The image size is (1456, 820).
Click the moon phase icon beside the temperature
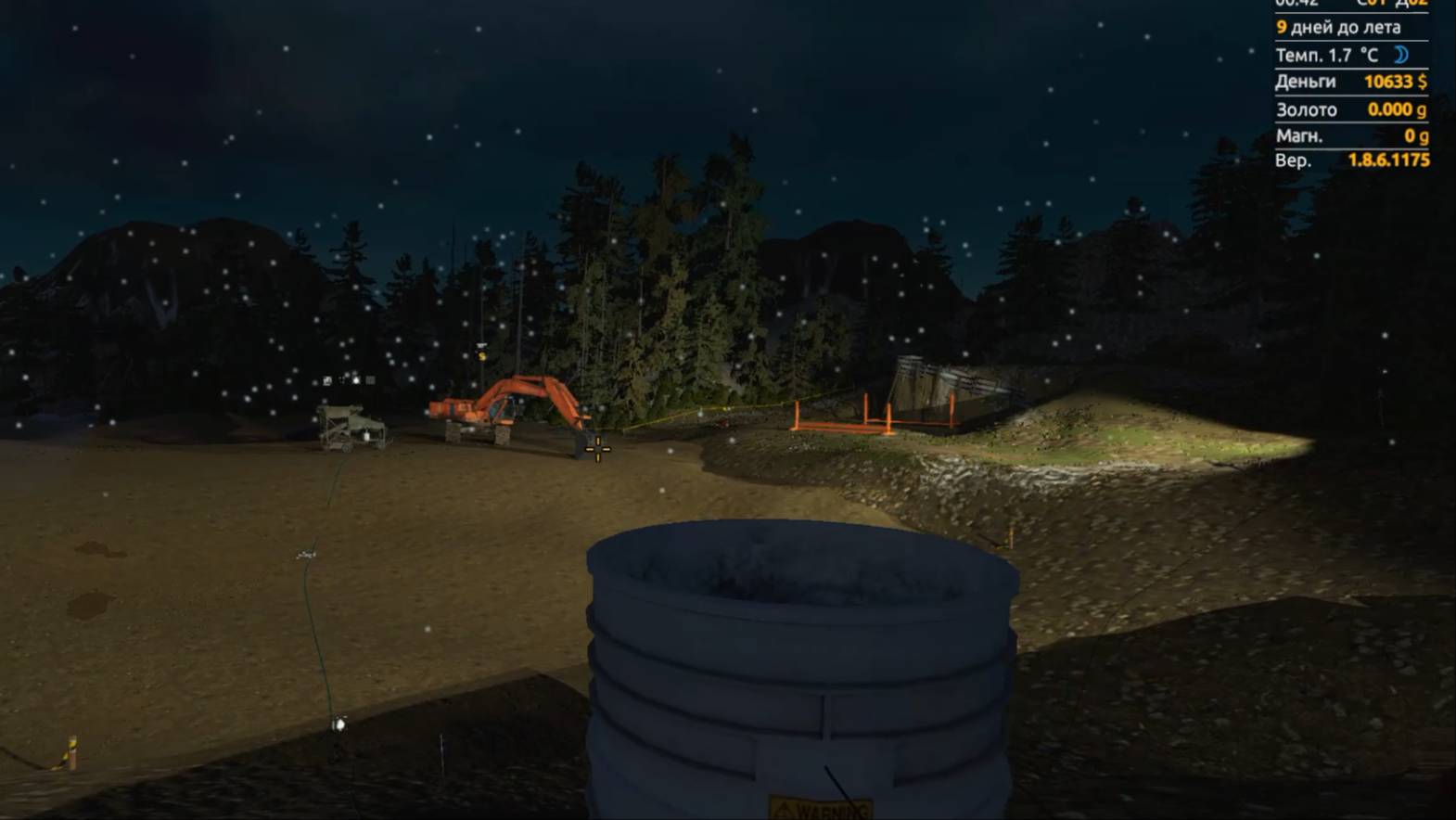[1400, 55]
